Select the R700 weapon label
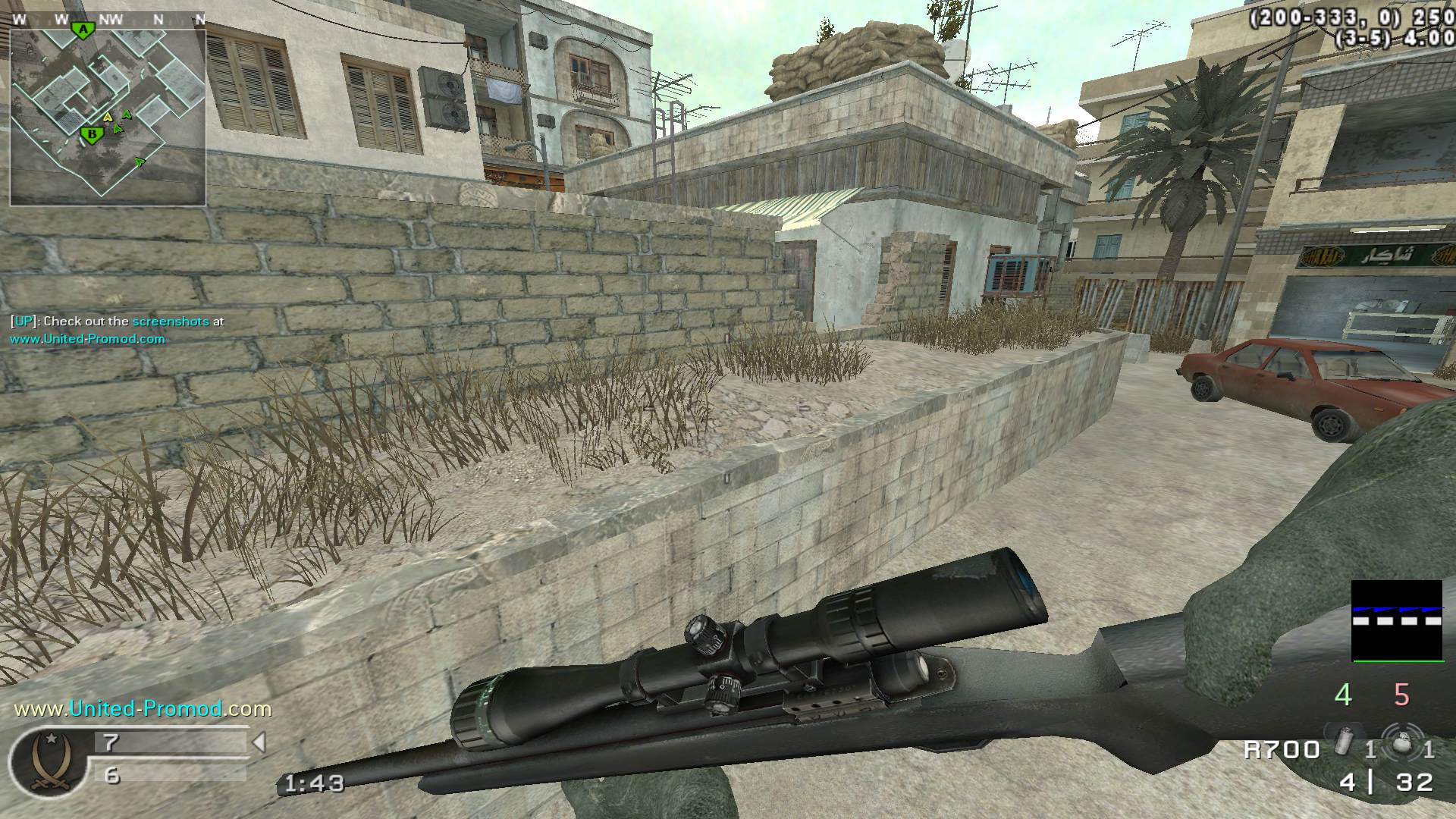Screen dimensions: 1456x819 point(1282,750)
